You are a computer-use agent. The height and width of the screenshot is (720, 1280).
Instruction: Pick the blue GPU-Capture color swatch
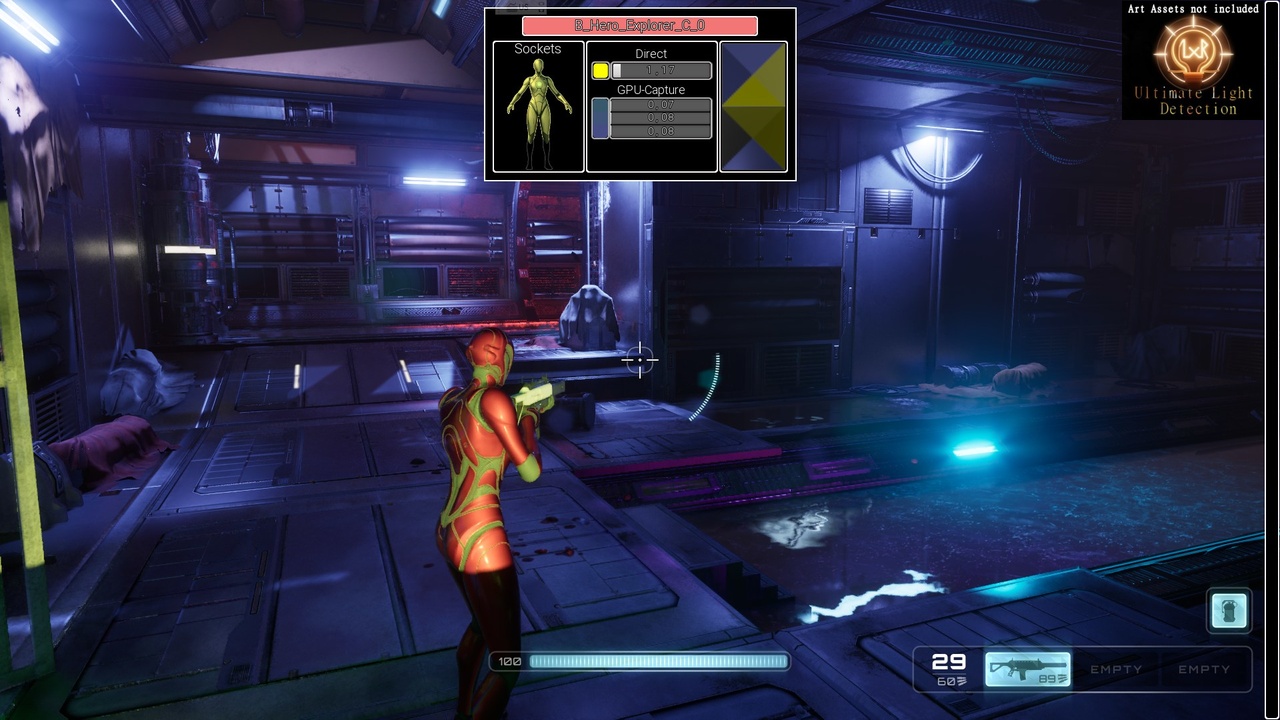point(600,118)
